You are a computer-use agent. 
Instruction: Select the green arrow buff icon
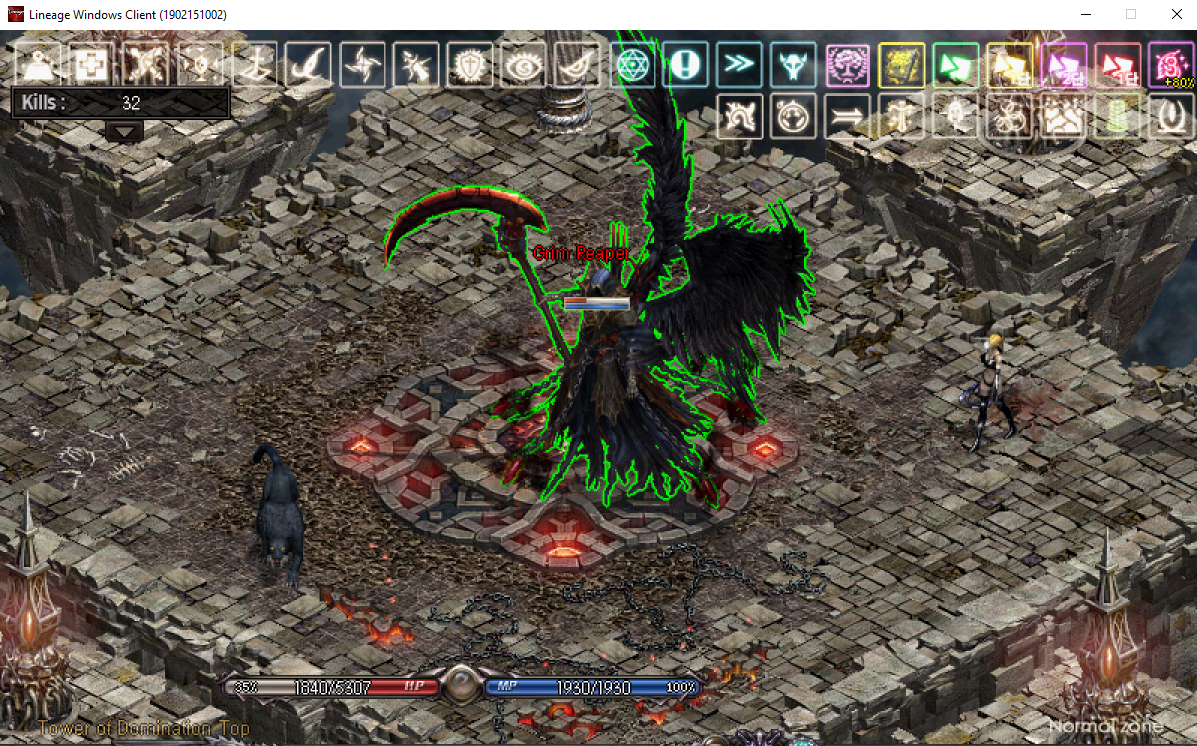coord(956,65)
